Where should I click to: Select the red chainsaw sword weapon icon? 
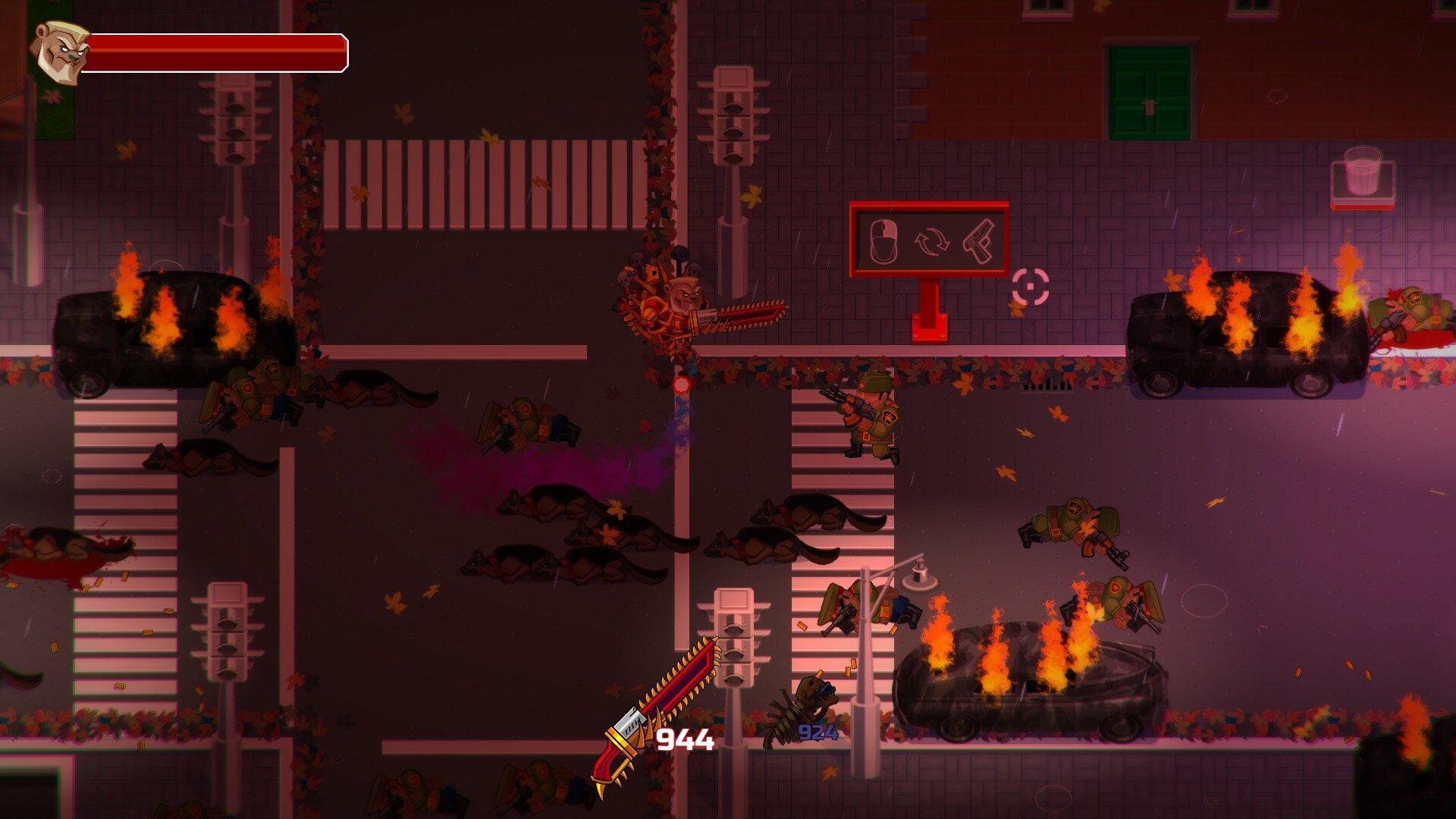[x=657, y=714]
